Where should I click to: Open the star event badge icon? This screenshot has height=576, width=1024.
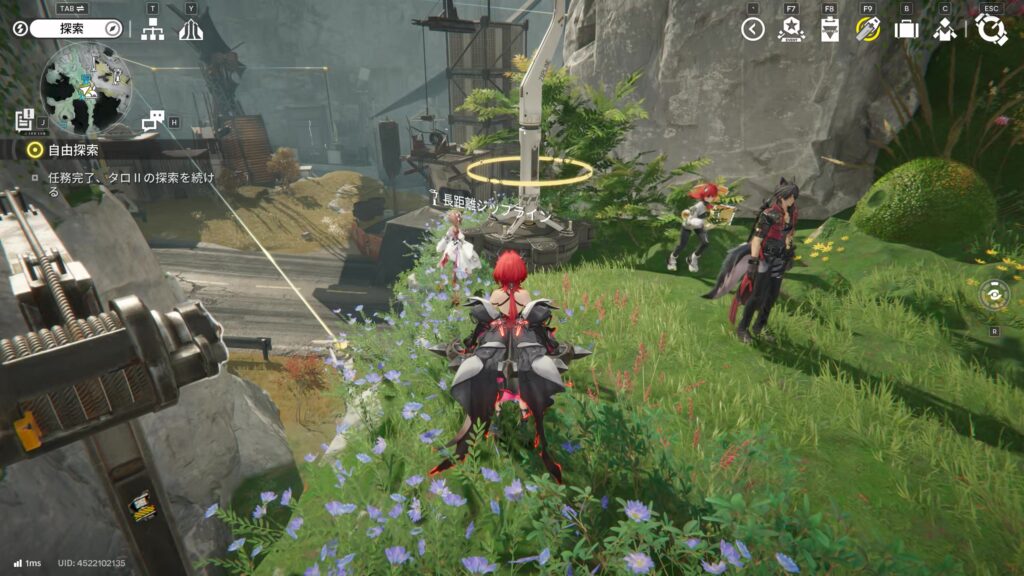791,29
